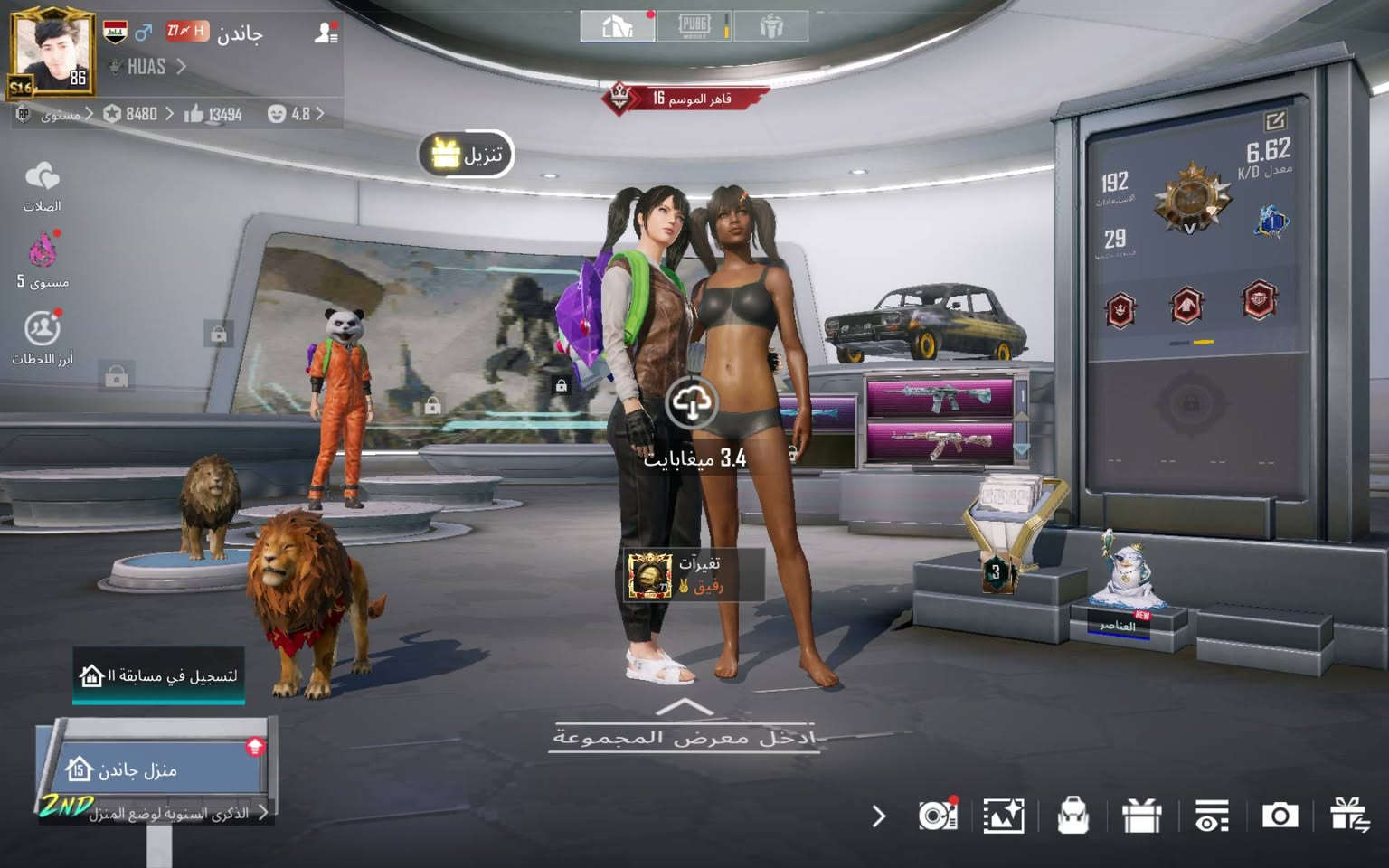
Task: Open the HUAS clan link
Action: click(147, 67)
